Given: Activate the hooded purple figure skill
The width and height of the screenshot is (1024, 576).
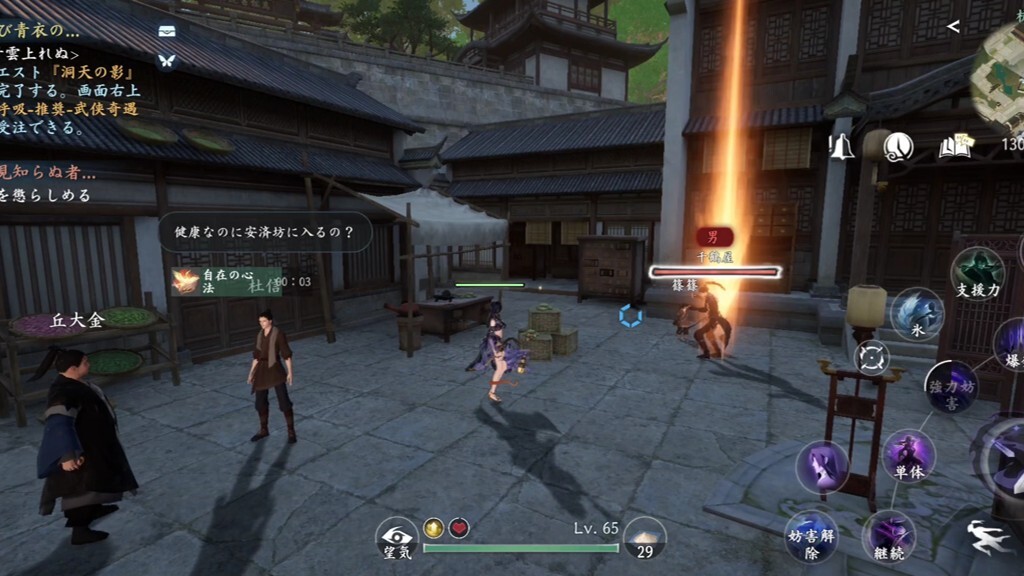Looking at the screenshot, I should coord(822,467).
